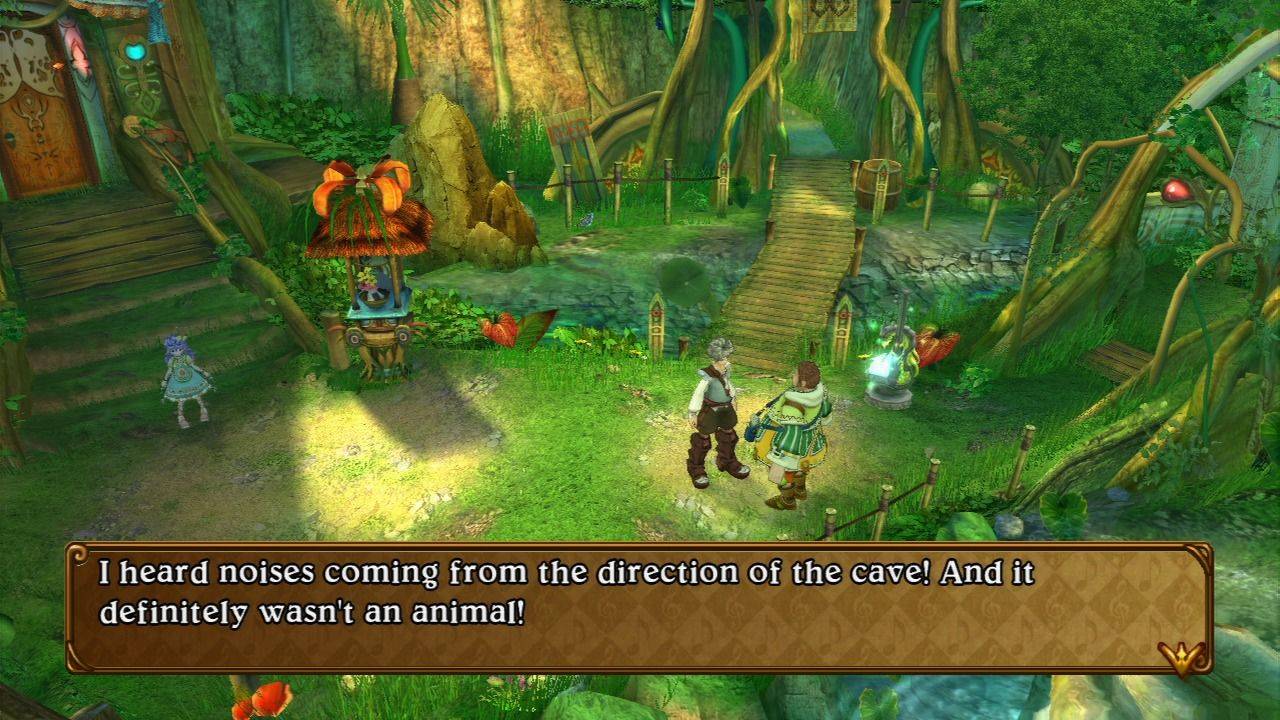Viewport: 1280px width, 720px height.
Task: Select the glowing green waystone lantern
Action: click(x=888, y=360)
